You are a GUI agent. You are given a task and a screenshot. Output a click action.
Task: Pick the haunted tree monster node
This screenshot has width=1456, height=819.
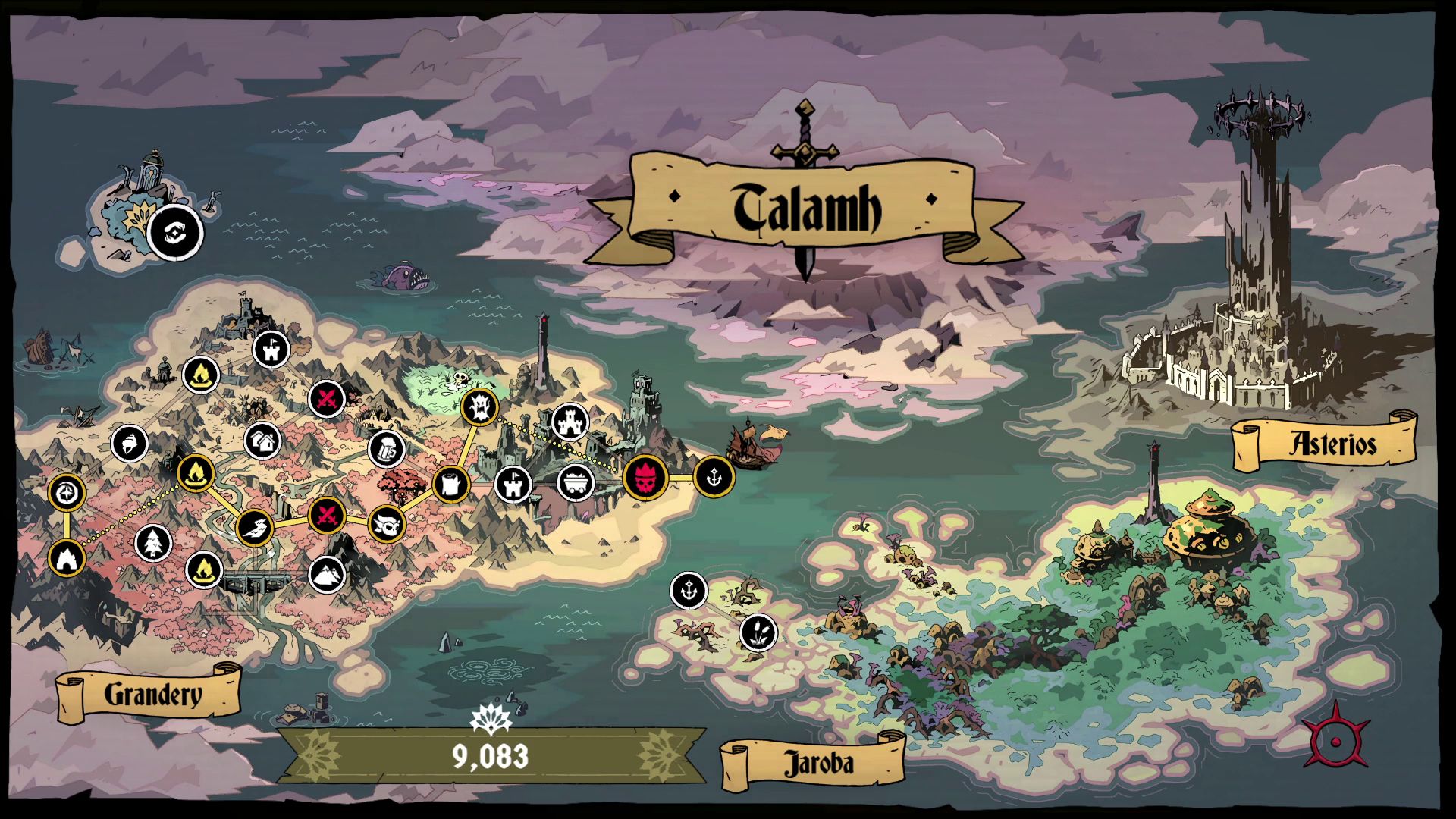pyautogui.click(x=479, y=407)
